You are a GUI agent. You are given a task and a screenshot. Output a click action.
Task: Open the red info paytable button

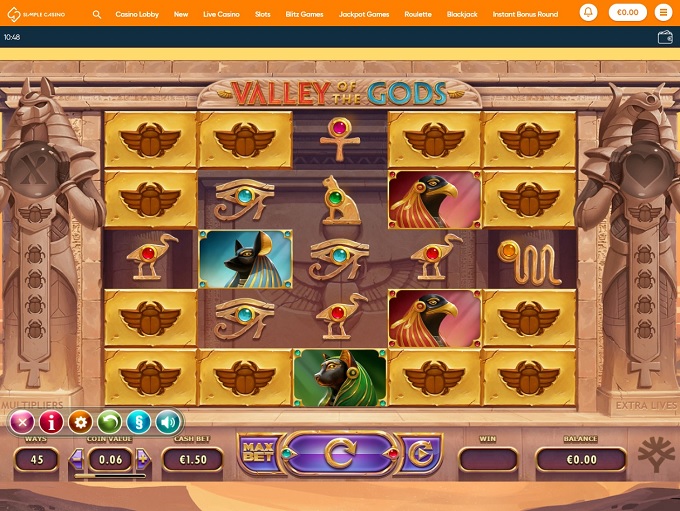click(52, 422)
